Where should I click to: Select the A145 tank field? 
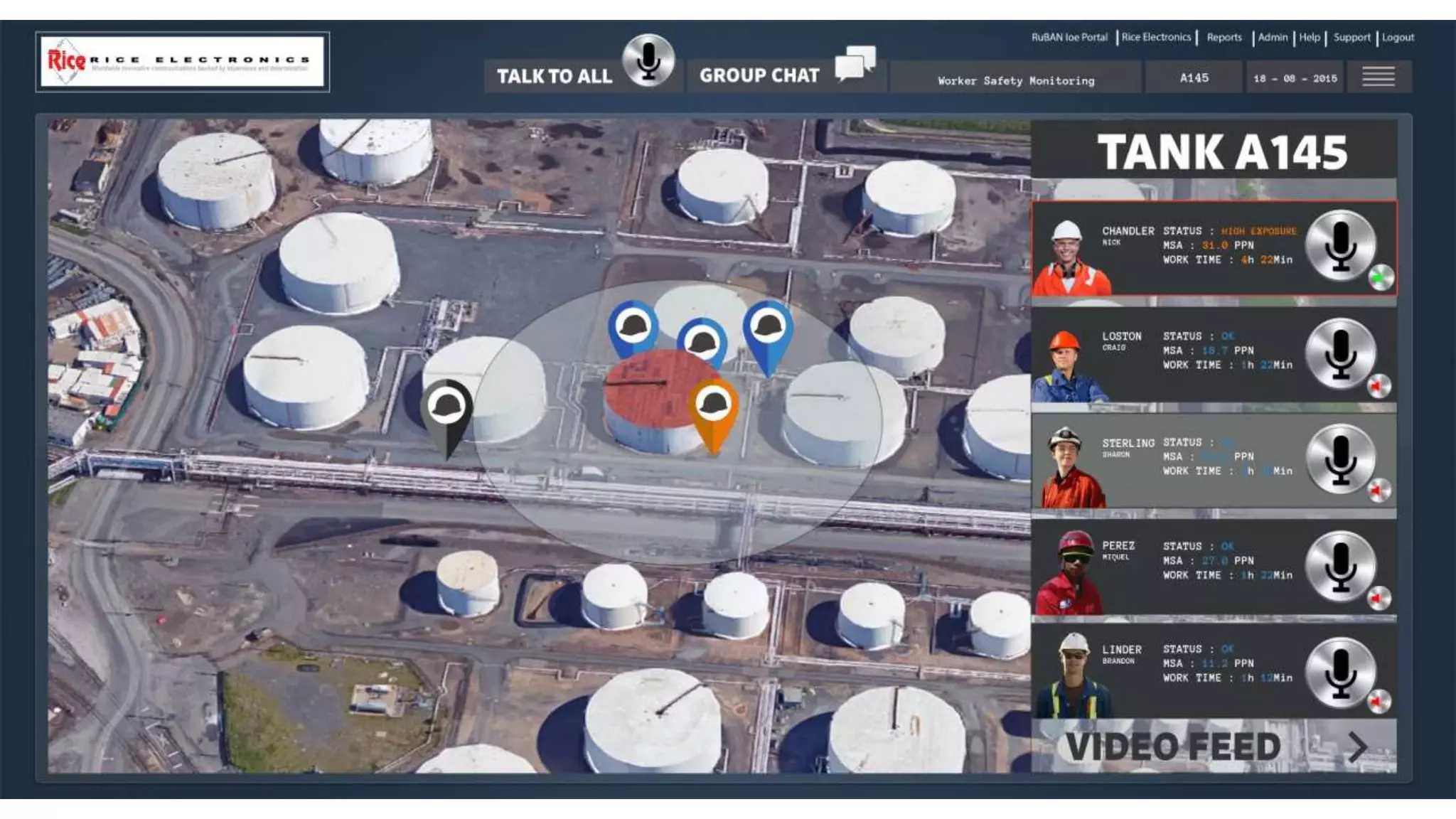click(1194, 78)
